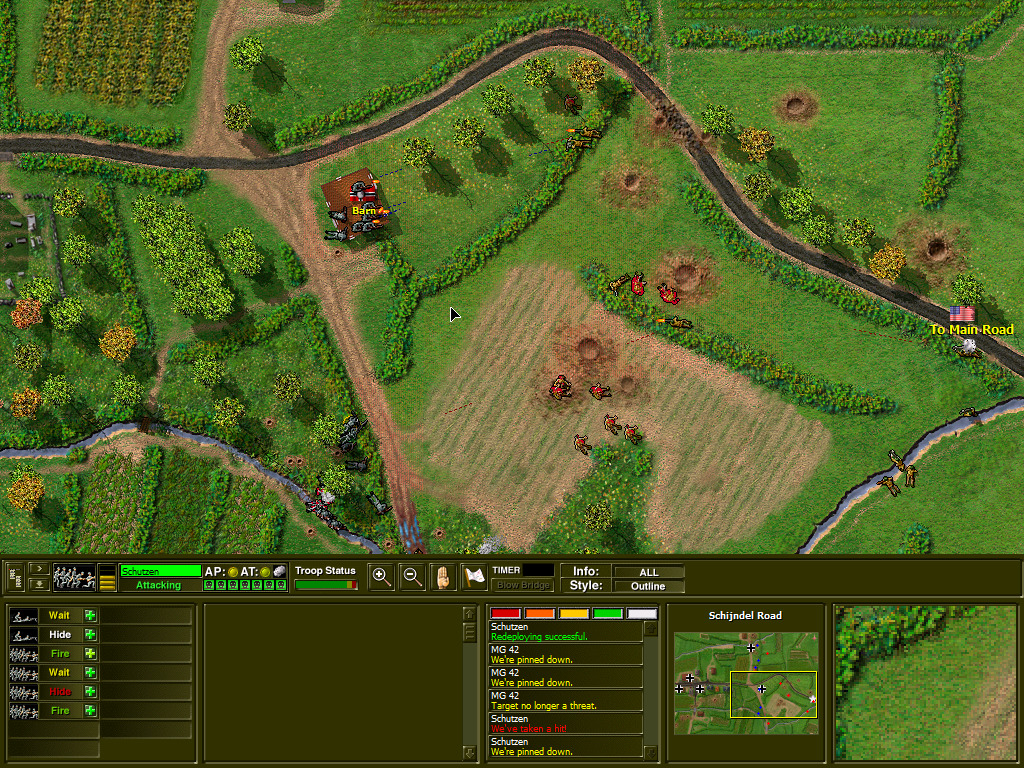Zoom out with the magnifier minus button
Viewport: 1024px width, 768px height.
(x=411, y=576)
